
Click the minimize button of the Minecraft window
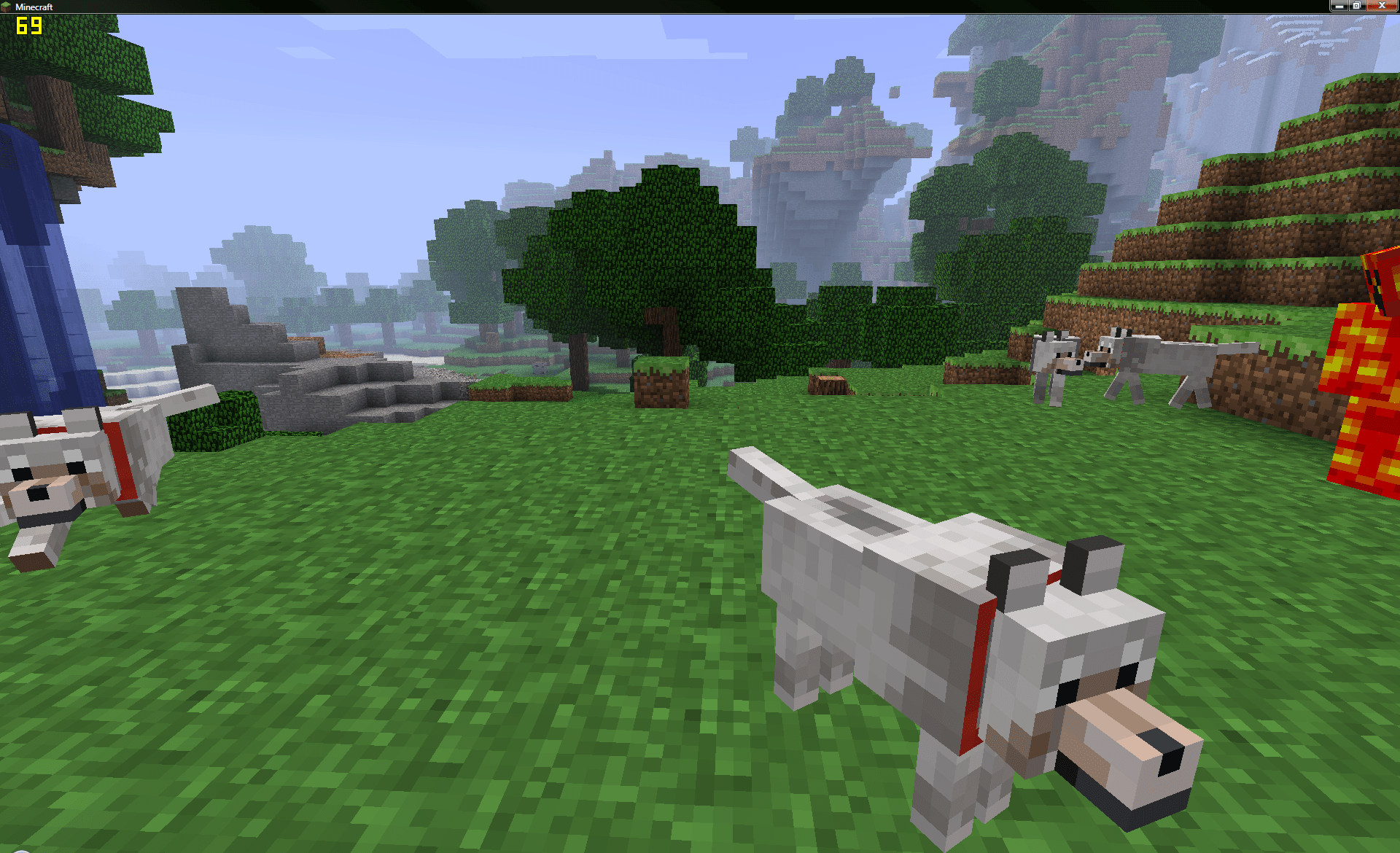[1340, 7]
